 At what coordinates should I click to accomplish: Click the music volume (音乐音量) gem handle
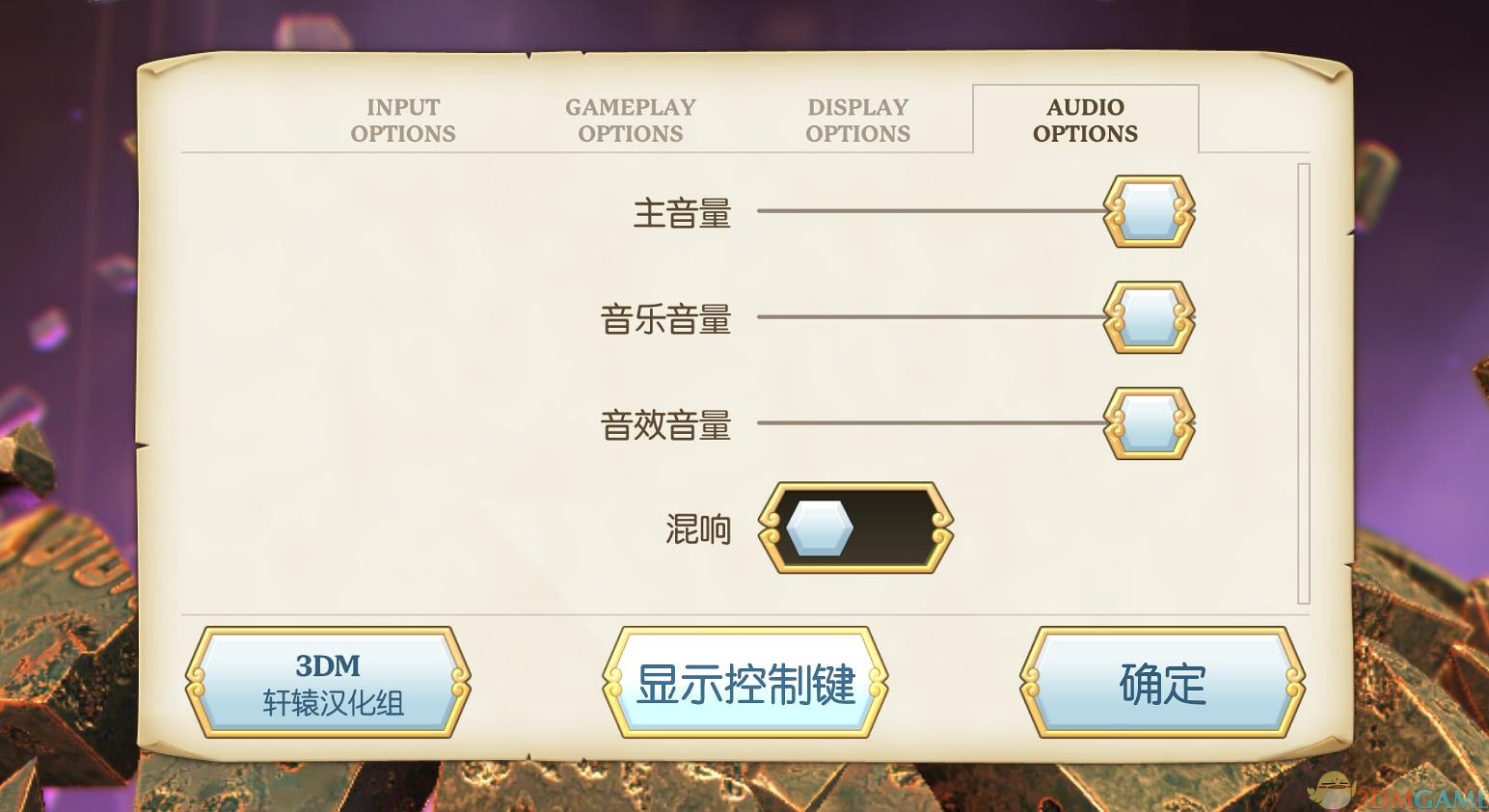click(1147, 318)
